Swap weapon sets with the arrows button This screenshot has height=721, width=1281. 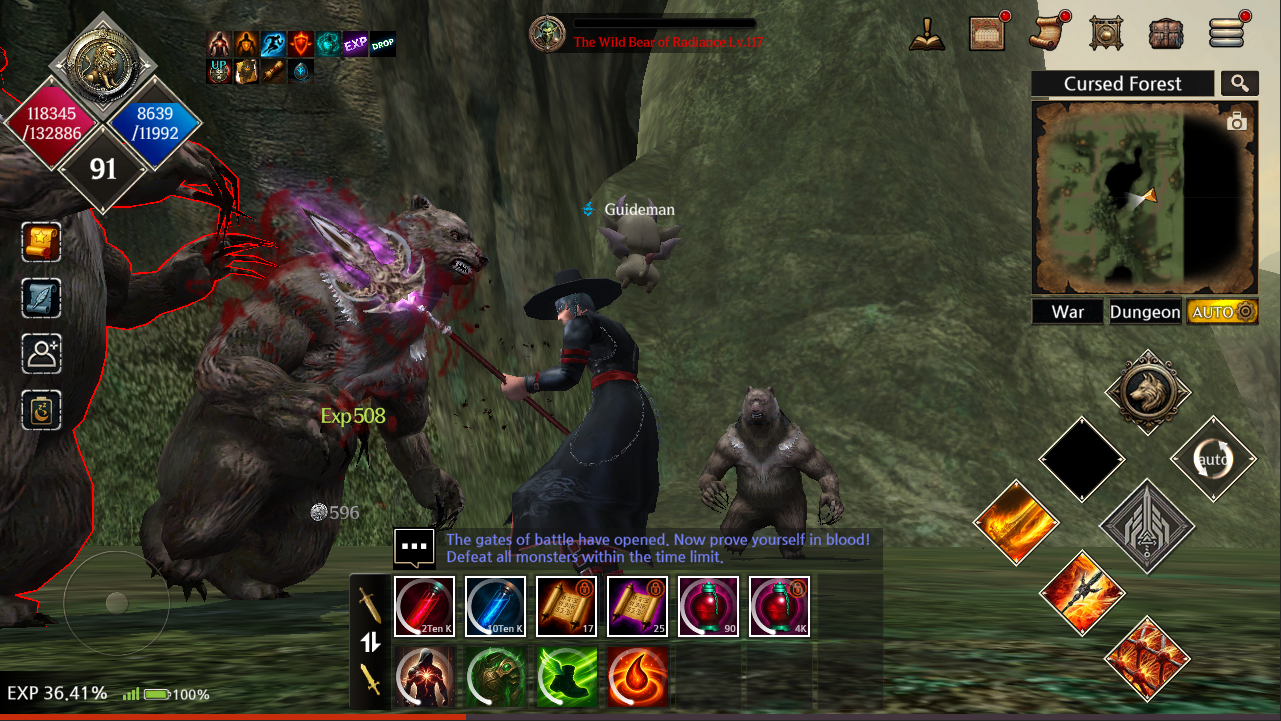click(x=370, y=642)
